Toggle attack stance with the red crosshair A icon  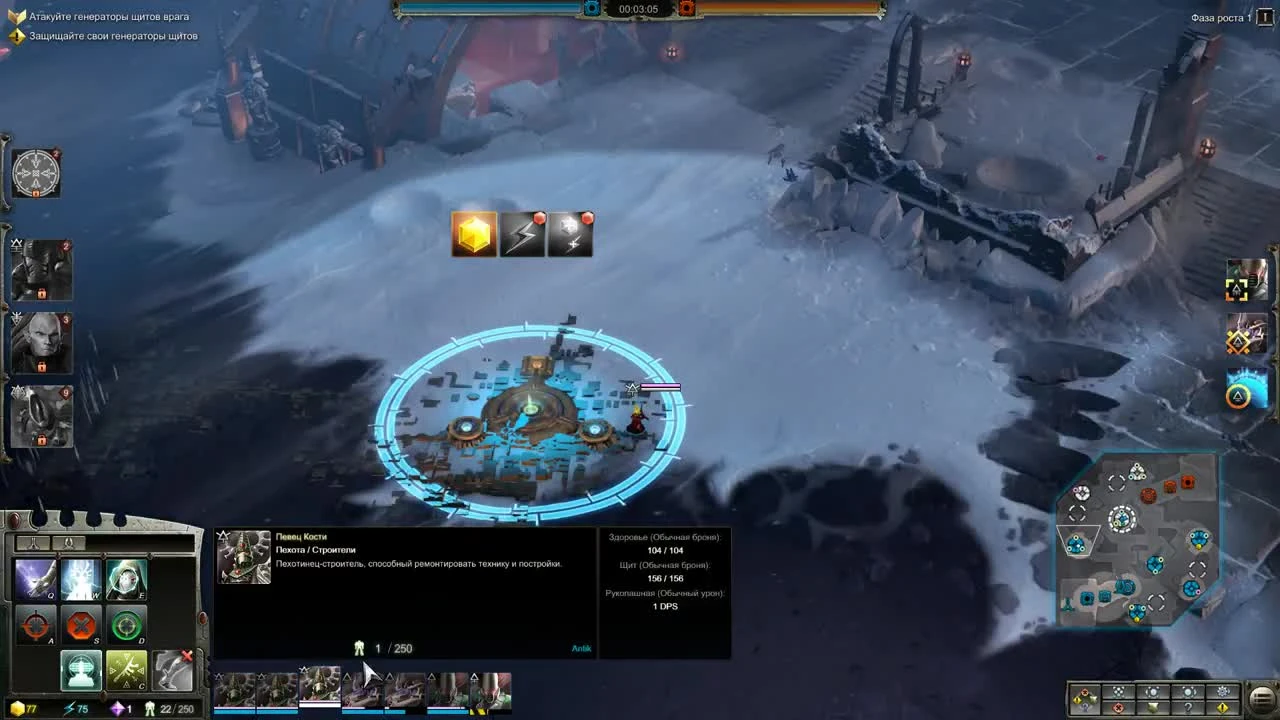point(35,625)
